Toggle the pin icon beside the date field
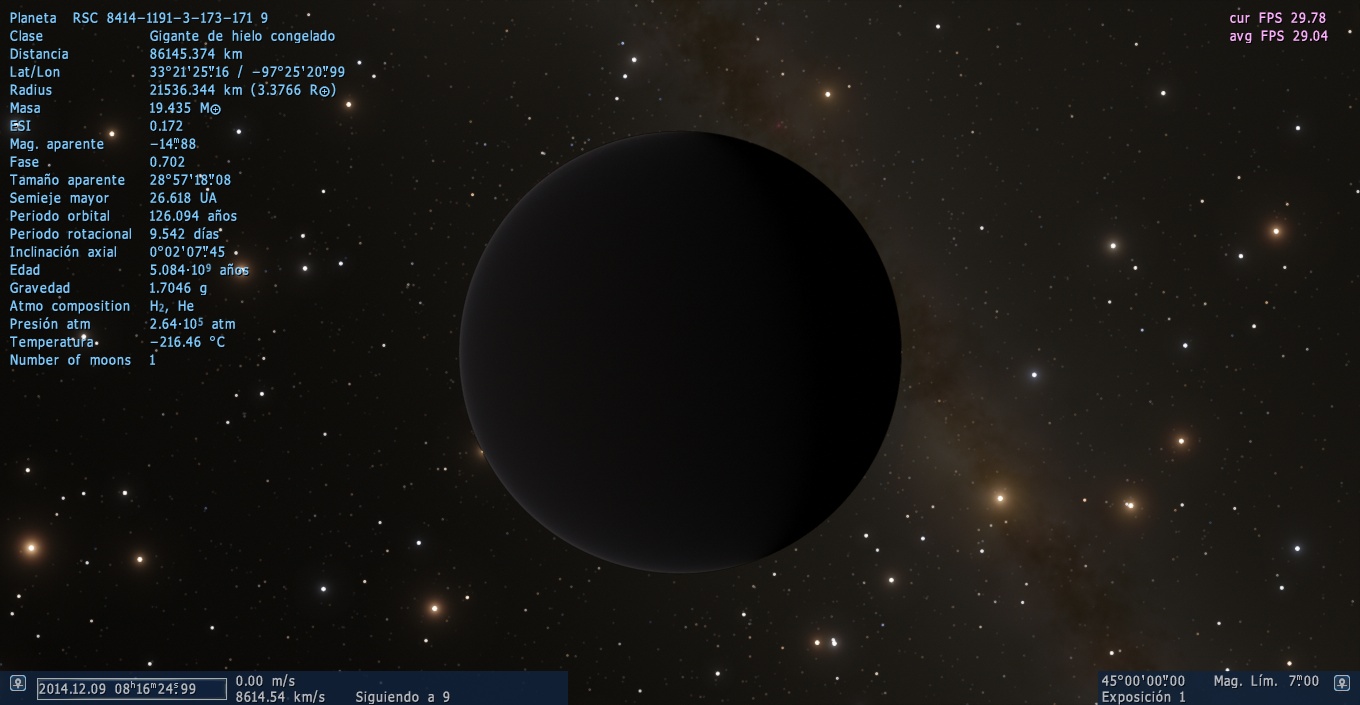The width and height of the screenshot is (1360, 705). click(x=17, y=684)
